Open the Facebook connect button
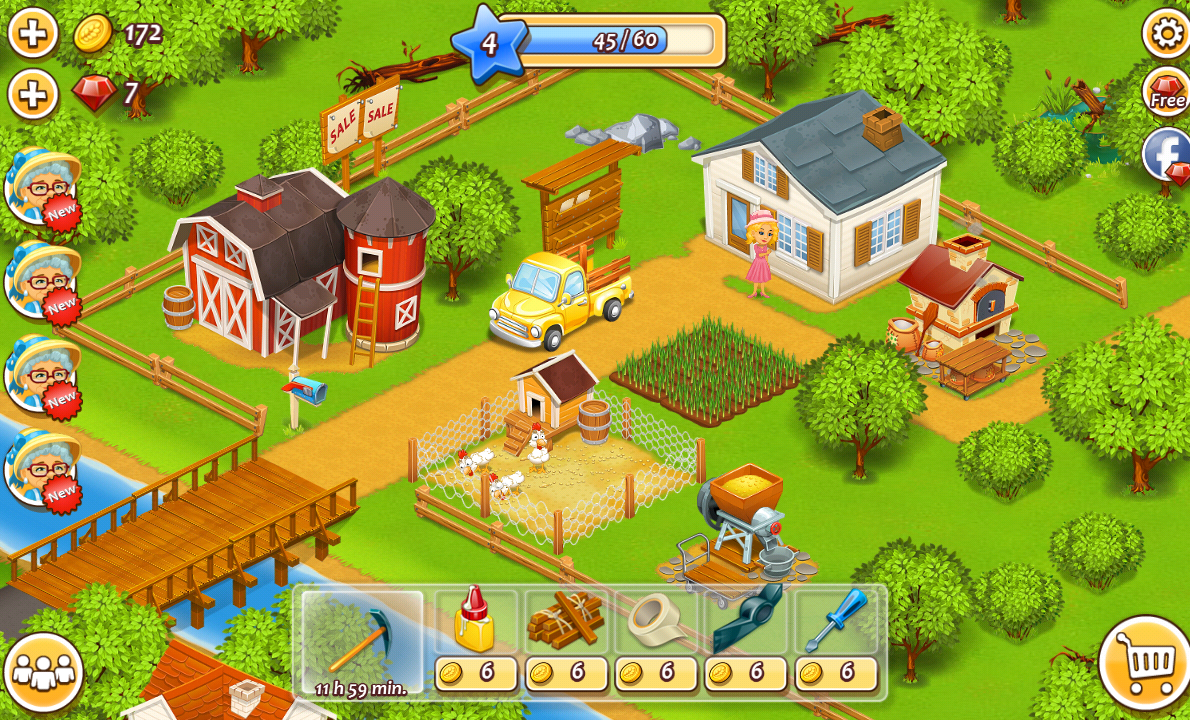 click(x=1167, y=155)
